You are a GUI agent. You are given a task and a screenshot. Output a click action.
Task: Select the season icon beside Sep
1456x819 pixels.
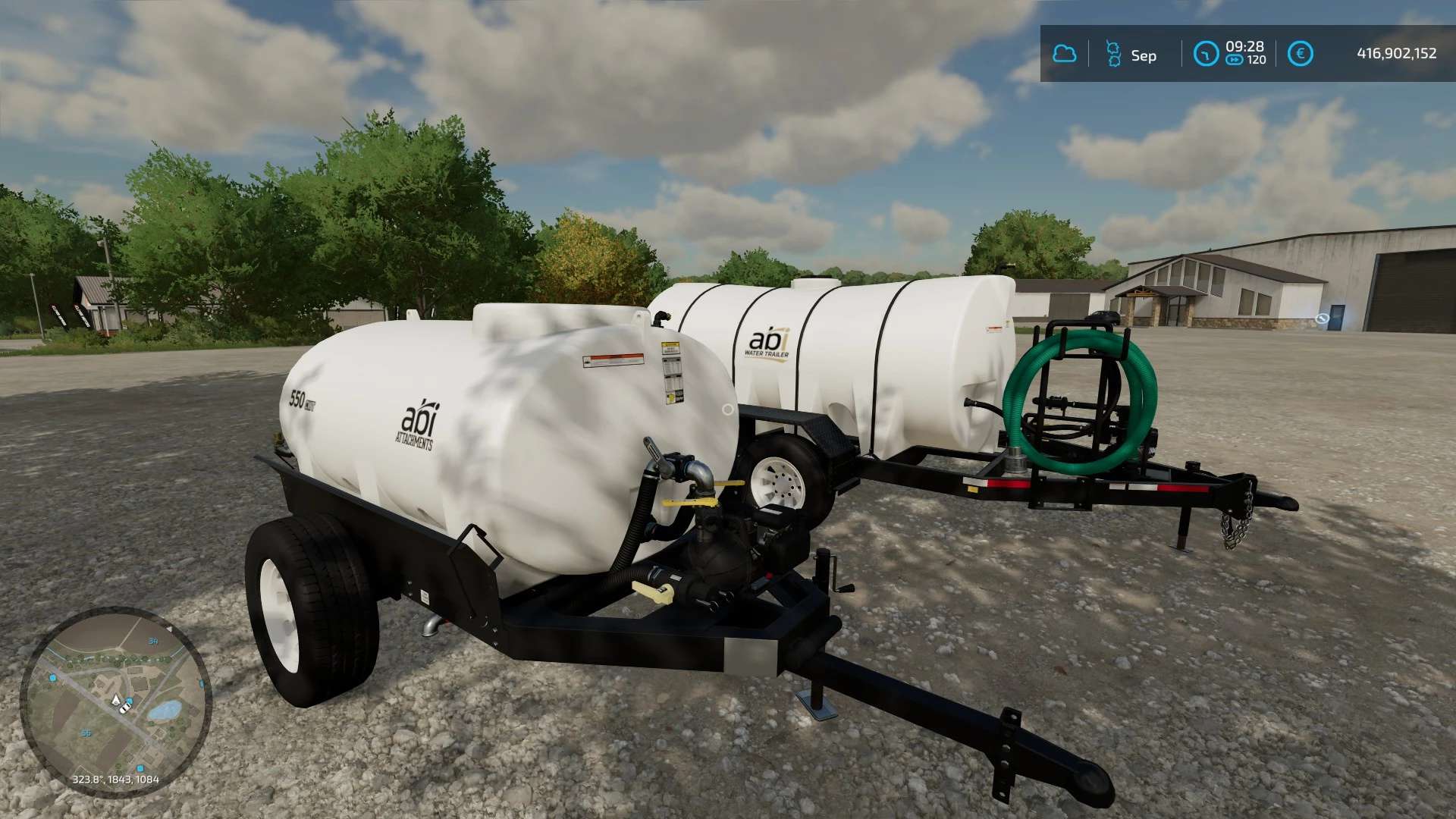[1113, 54]
